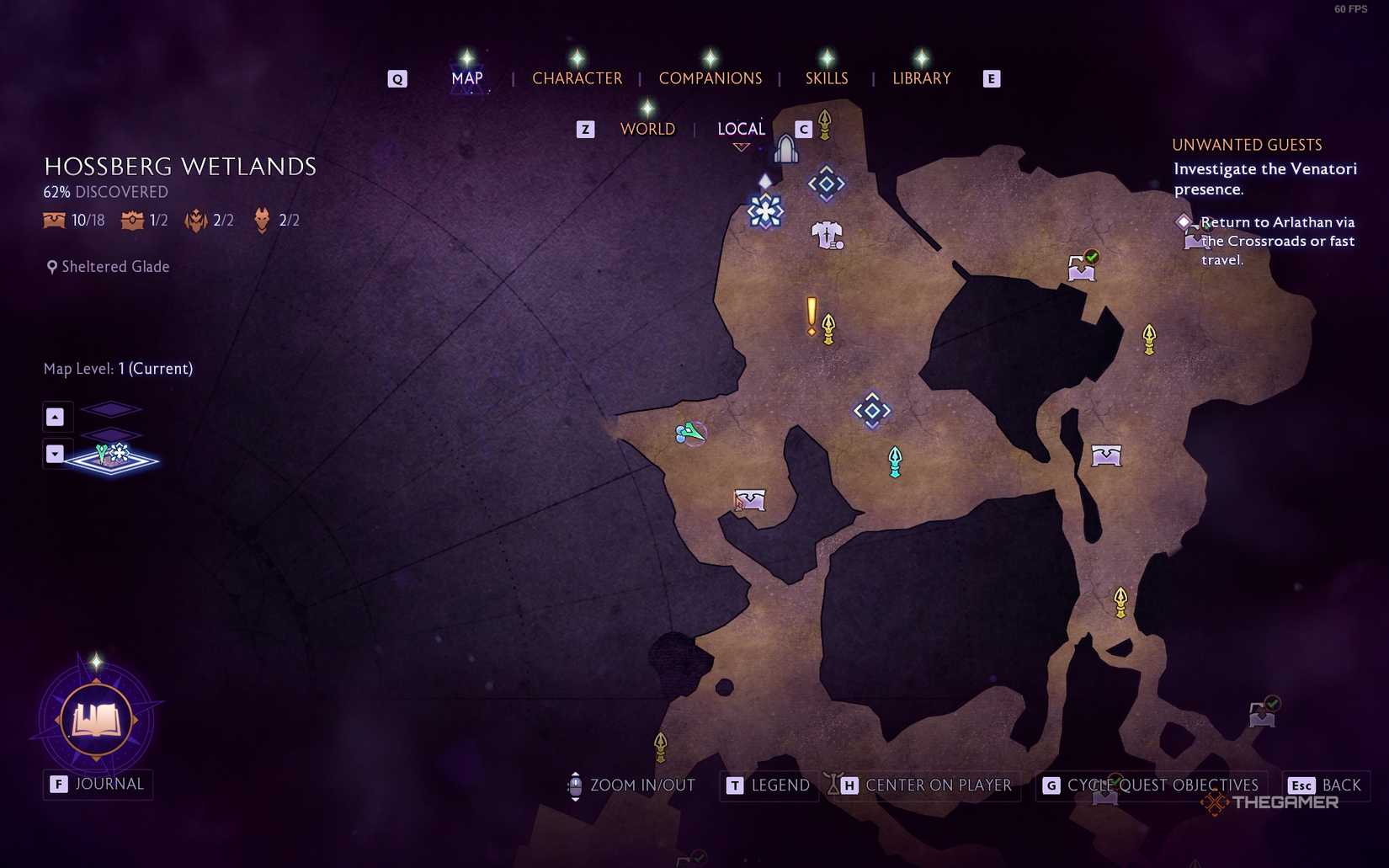
Task: Select the snowflake fast-travel beacon icon
Action: (x=764, y=212)
